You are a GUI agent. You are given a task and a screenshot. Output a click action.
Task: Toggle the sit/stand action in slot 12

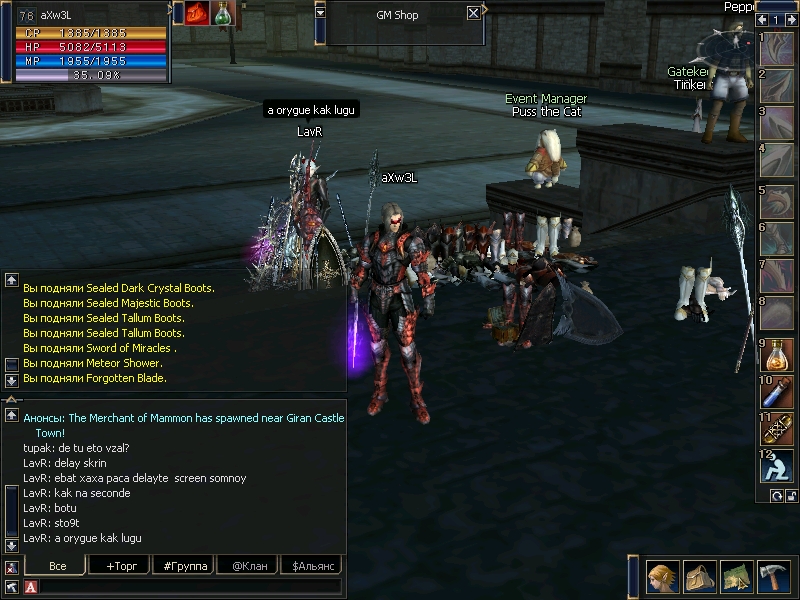point(777,466)
